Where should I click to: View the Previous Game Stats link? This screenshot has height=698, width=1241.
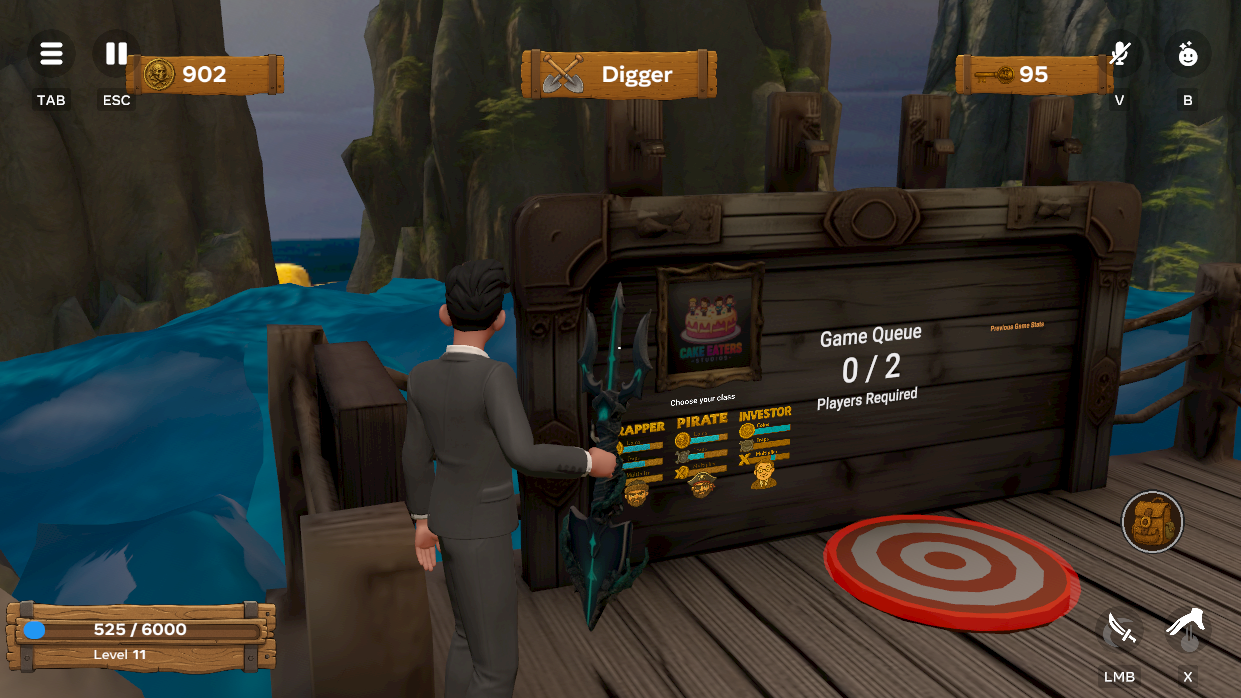pyautogui.click(x=1017, y=327)
